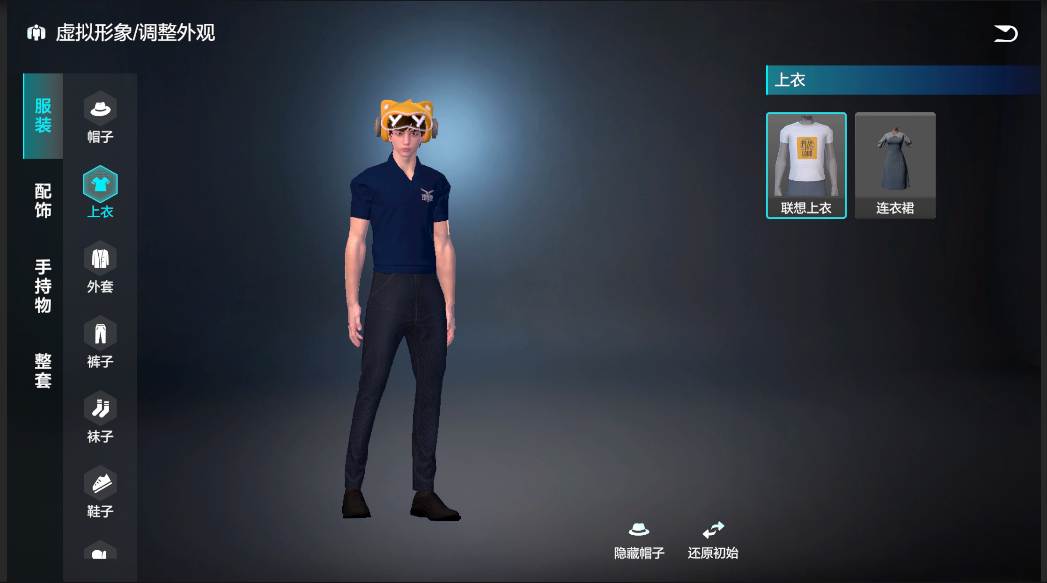Select the 连衣裙 dress item

pos(895,165)
